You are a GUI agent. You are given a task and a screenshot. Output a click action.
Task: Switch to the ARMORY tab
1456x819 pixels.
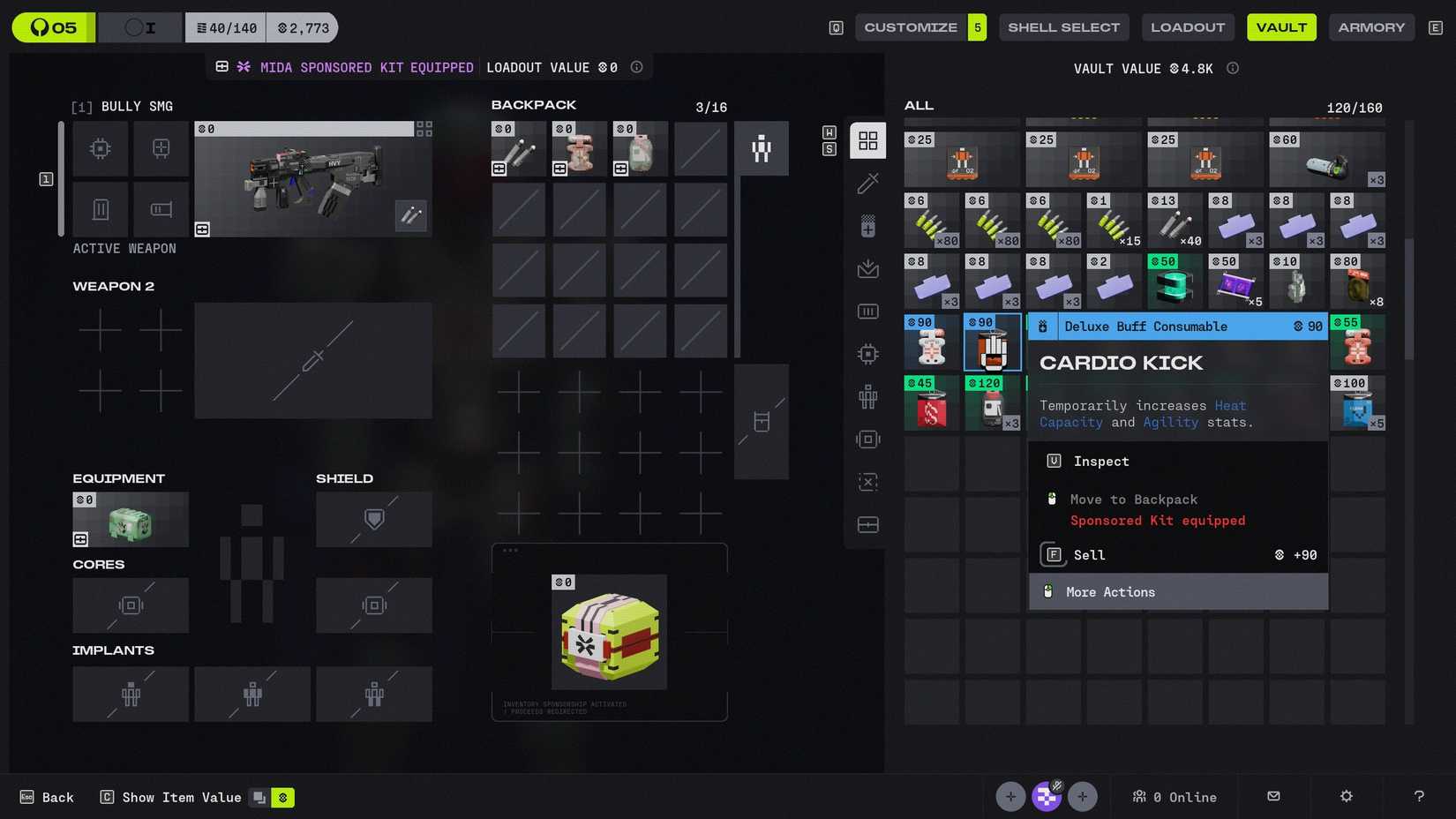point(1371,26)
